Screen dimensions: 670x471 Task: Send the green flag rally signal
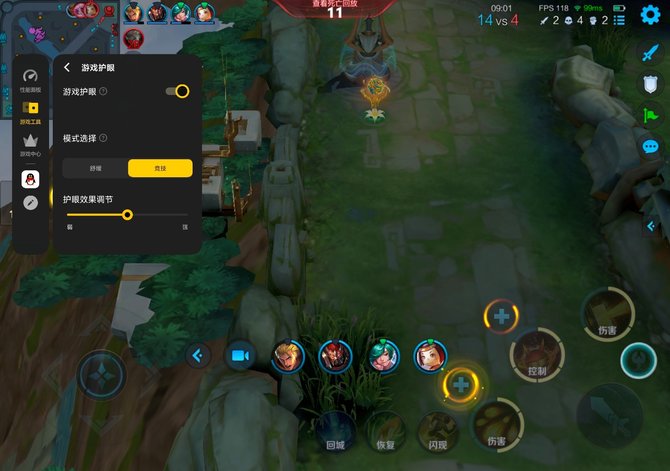coord(650,115)
